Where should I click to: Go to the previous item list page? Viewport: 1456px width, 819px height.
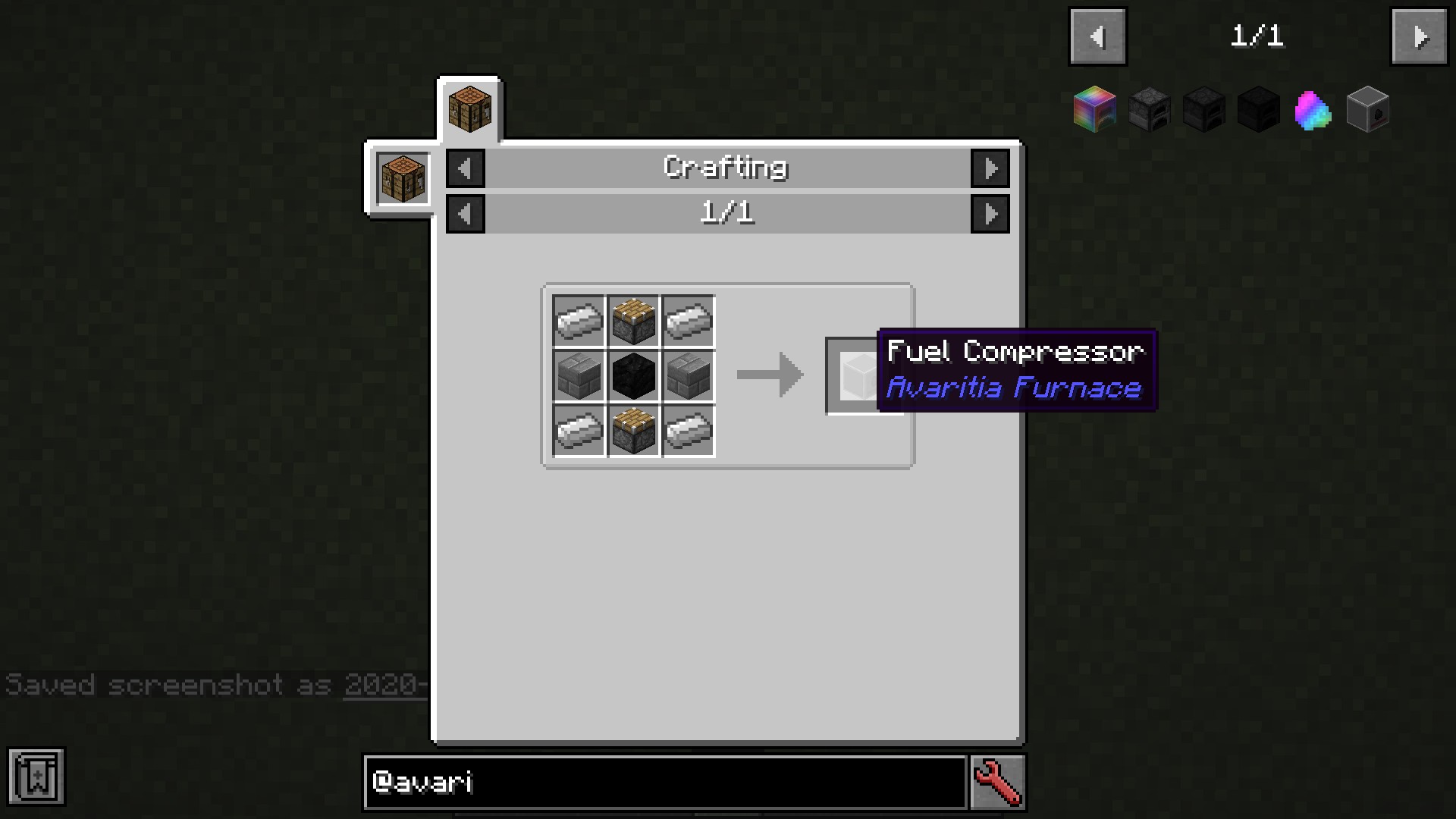pyautogui.click(x=1097, y=36)
